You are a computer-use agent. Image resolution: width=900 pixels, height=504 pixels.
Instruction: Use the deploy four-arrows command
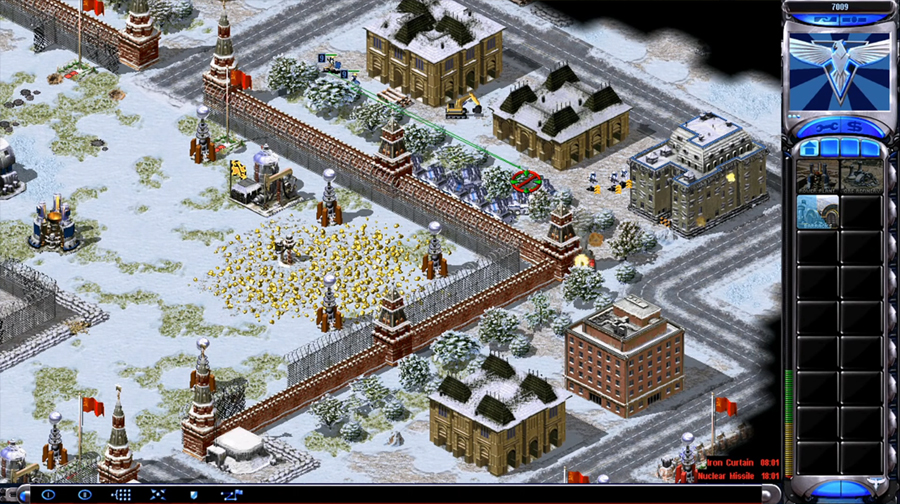pos(157,495)
